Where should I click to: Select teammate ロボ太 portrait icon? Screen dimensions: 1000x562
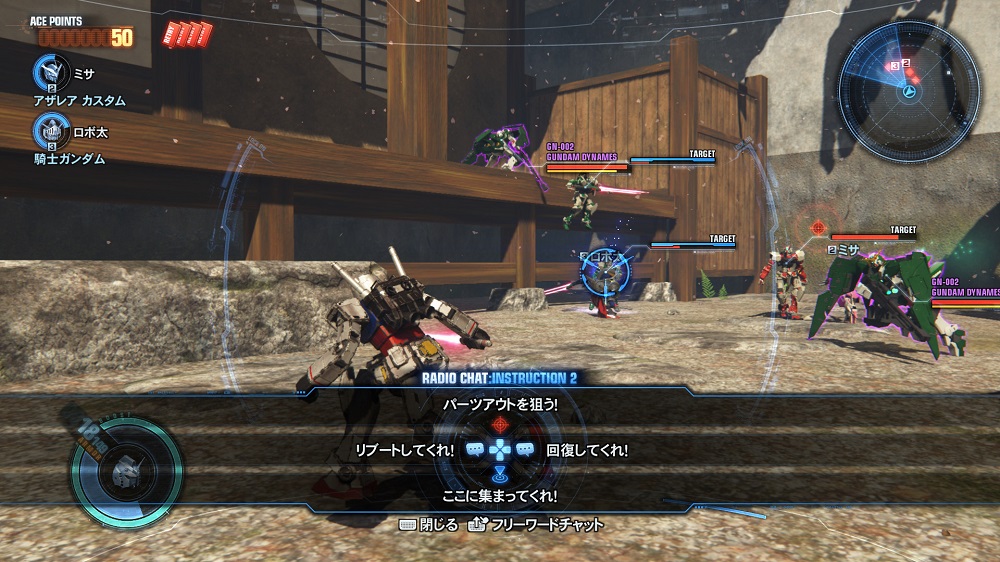coord(48,130)
